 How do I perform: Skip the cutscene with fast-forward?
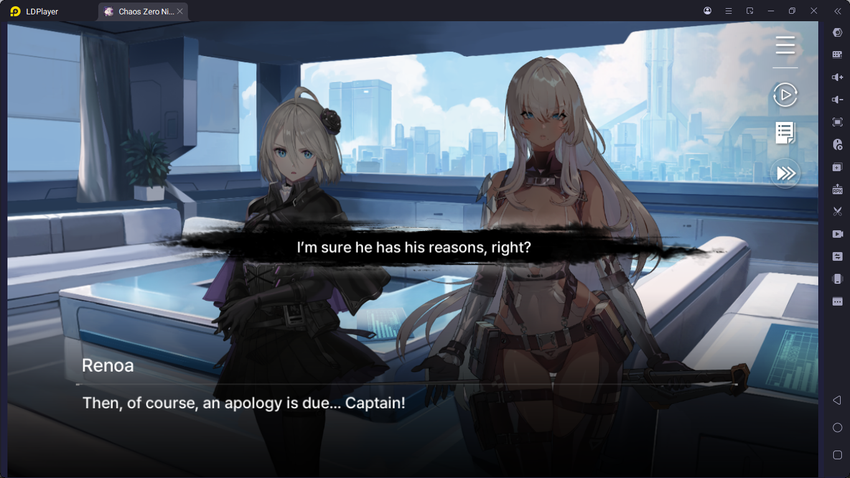785,174
